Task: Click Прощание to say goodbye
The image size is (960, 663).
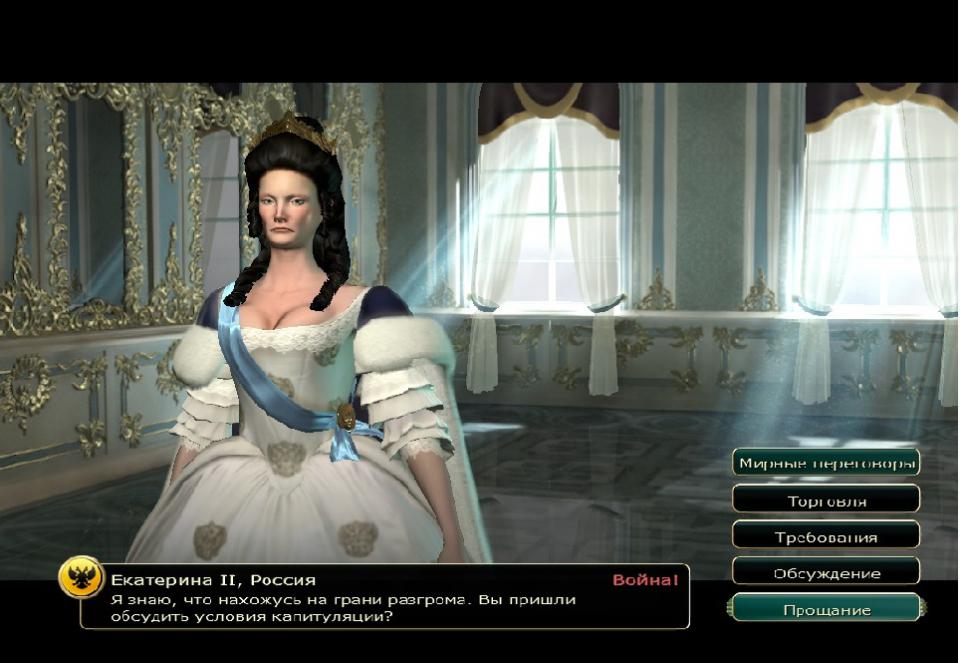Action: pos(826,609)
